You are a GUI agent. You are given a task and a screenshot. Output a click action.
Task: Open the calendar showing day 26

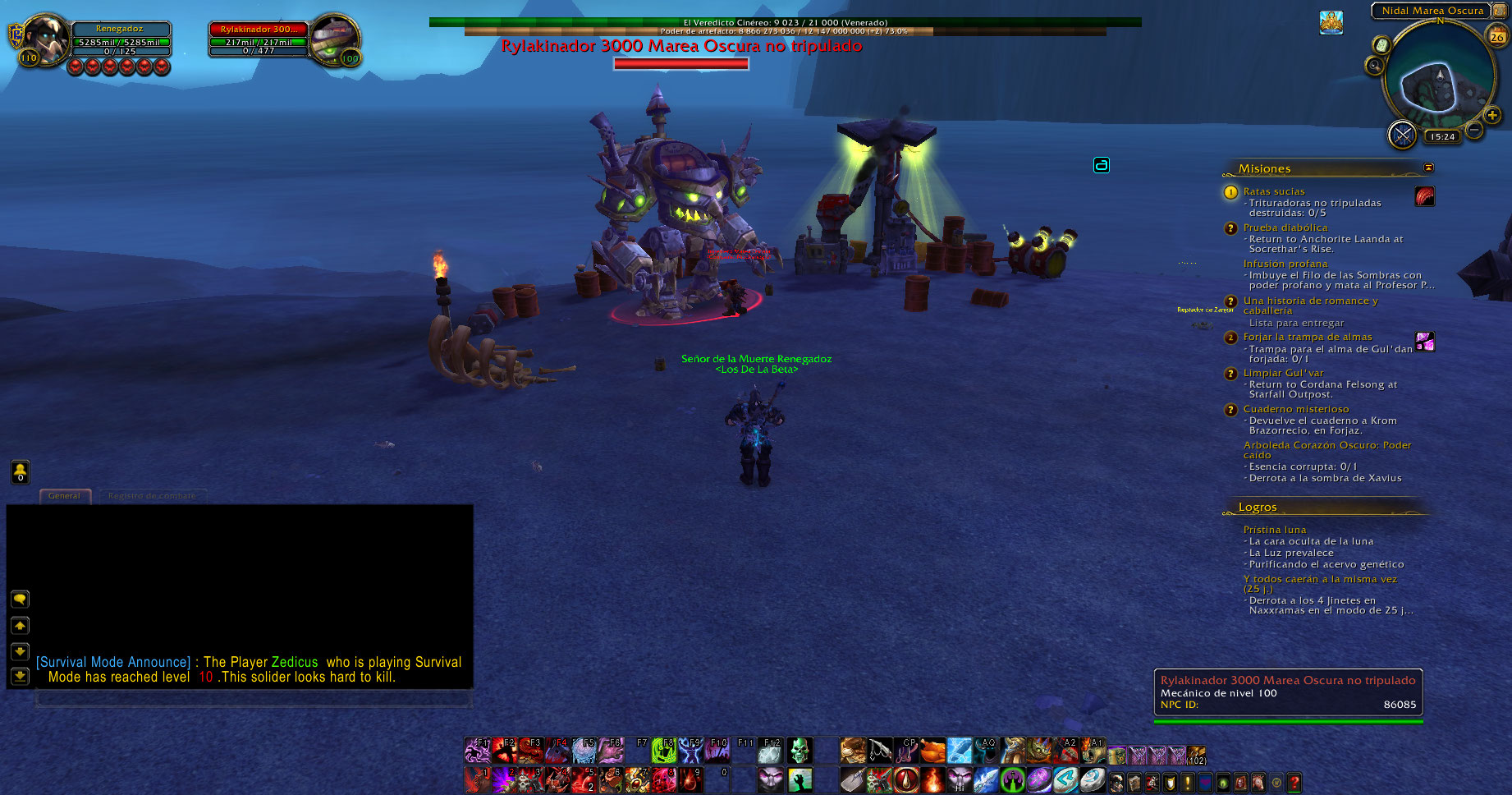(1497, 36)
